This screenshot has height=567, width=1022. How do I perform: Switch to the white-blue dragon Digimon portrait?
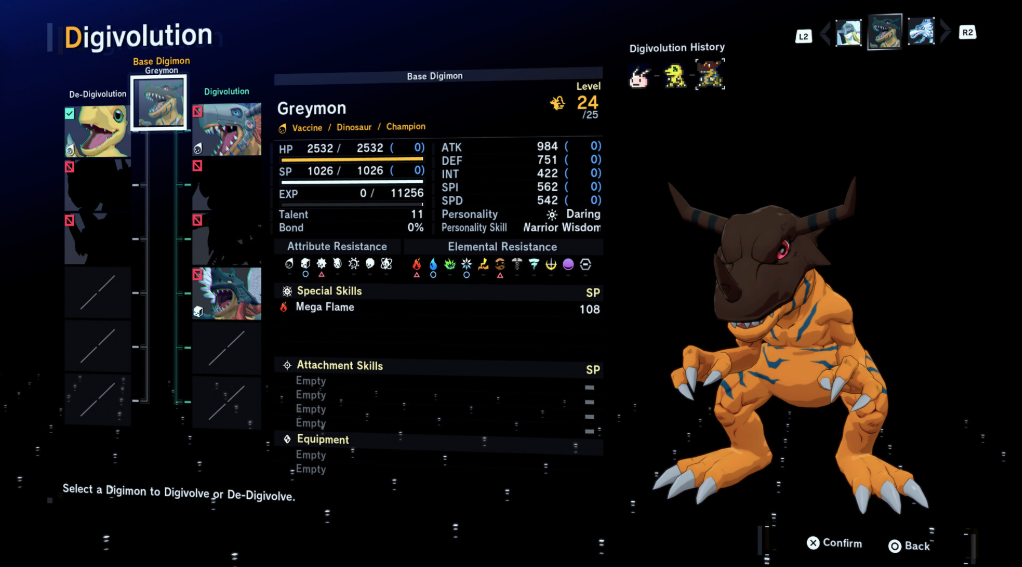click(920, 33)
